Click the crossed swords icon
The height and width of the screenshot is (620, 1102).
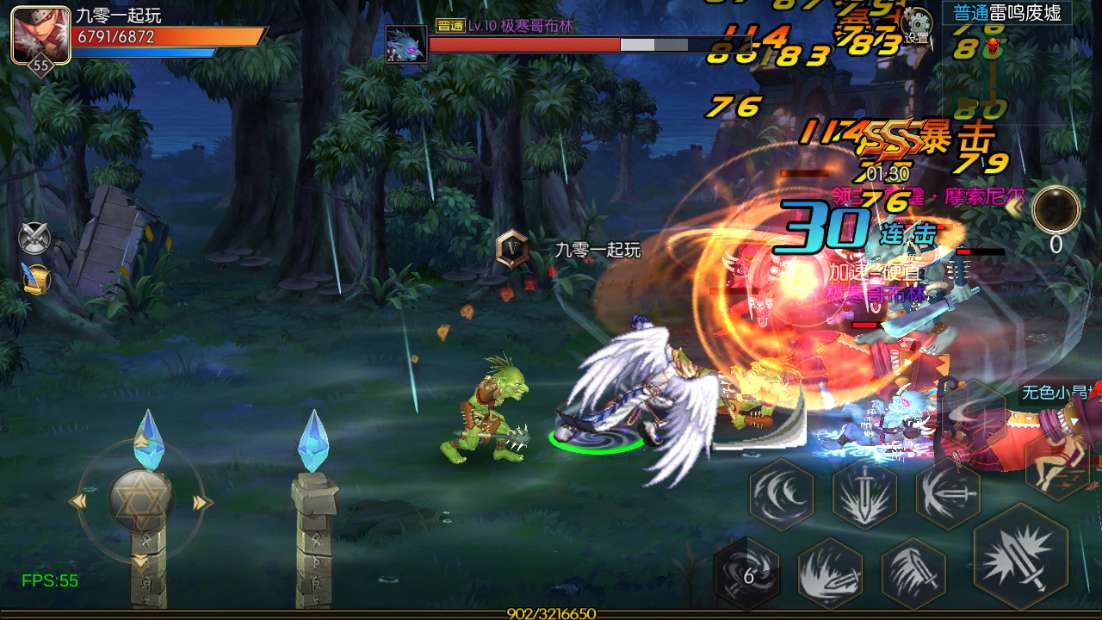pos(33,237)
